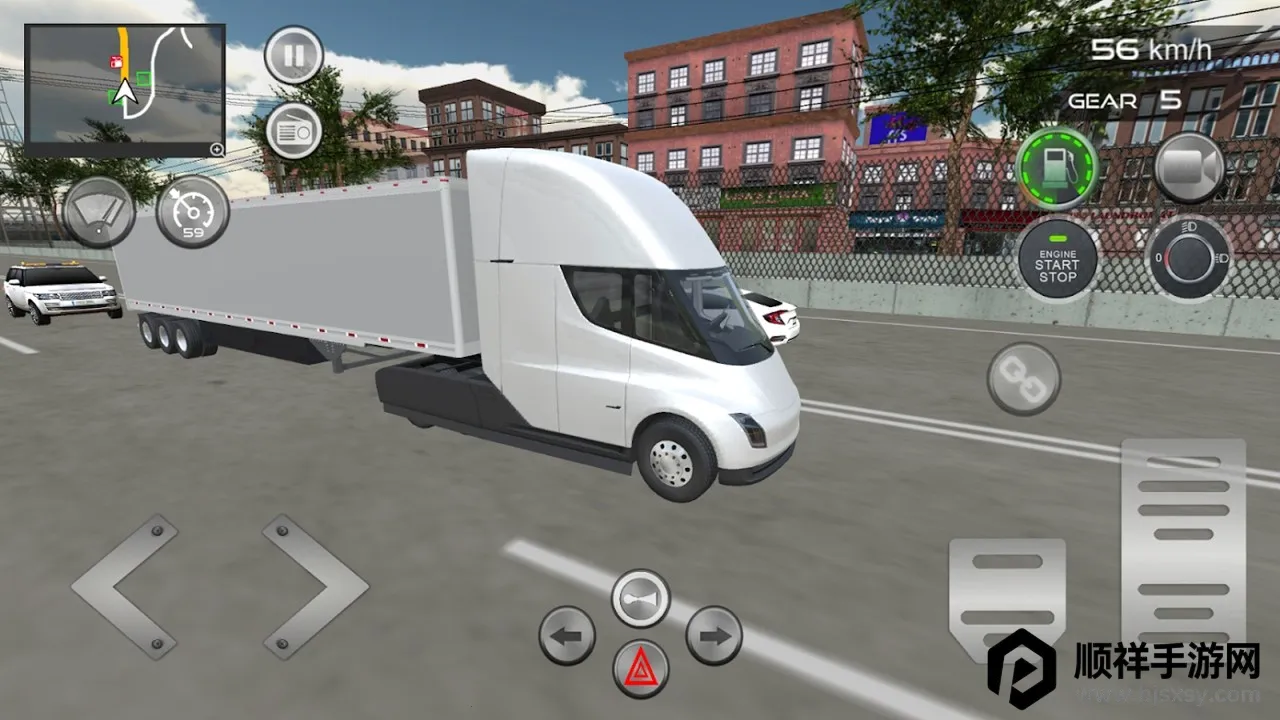Click the green fuel pump button
1280x720 pixels.
[x=1057, y=167]
